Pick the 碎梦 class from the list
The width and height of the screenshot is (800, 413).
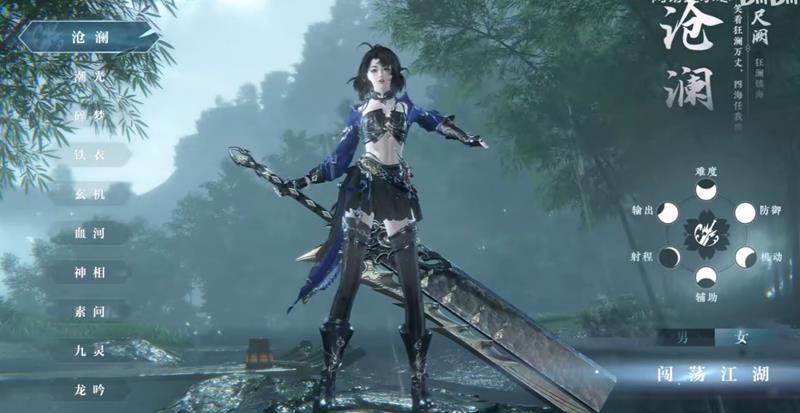tap(90, 116)
